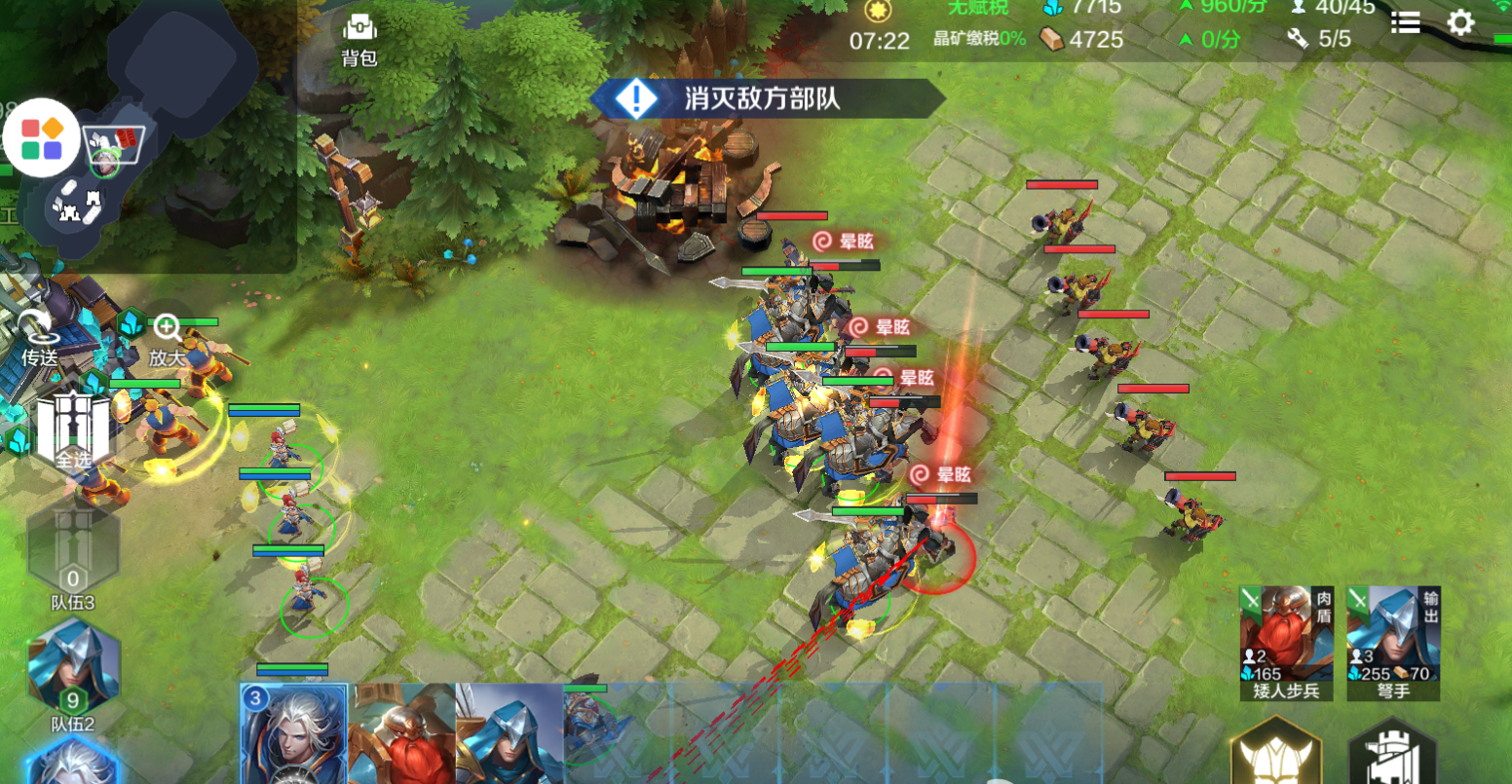This screenshot has width=1512, height=784.
Task: Select the white-haired hero squad hexagon
Action: [x=73, y=763]
